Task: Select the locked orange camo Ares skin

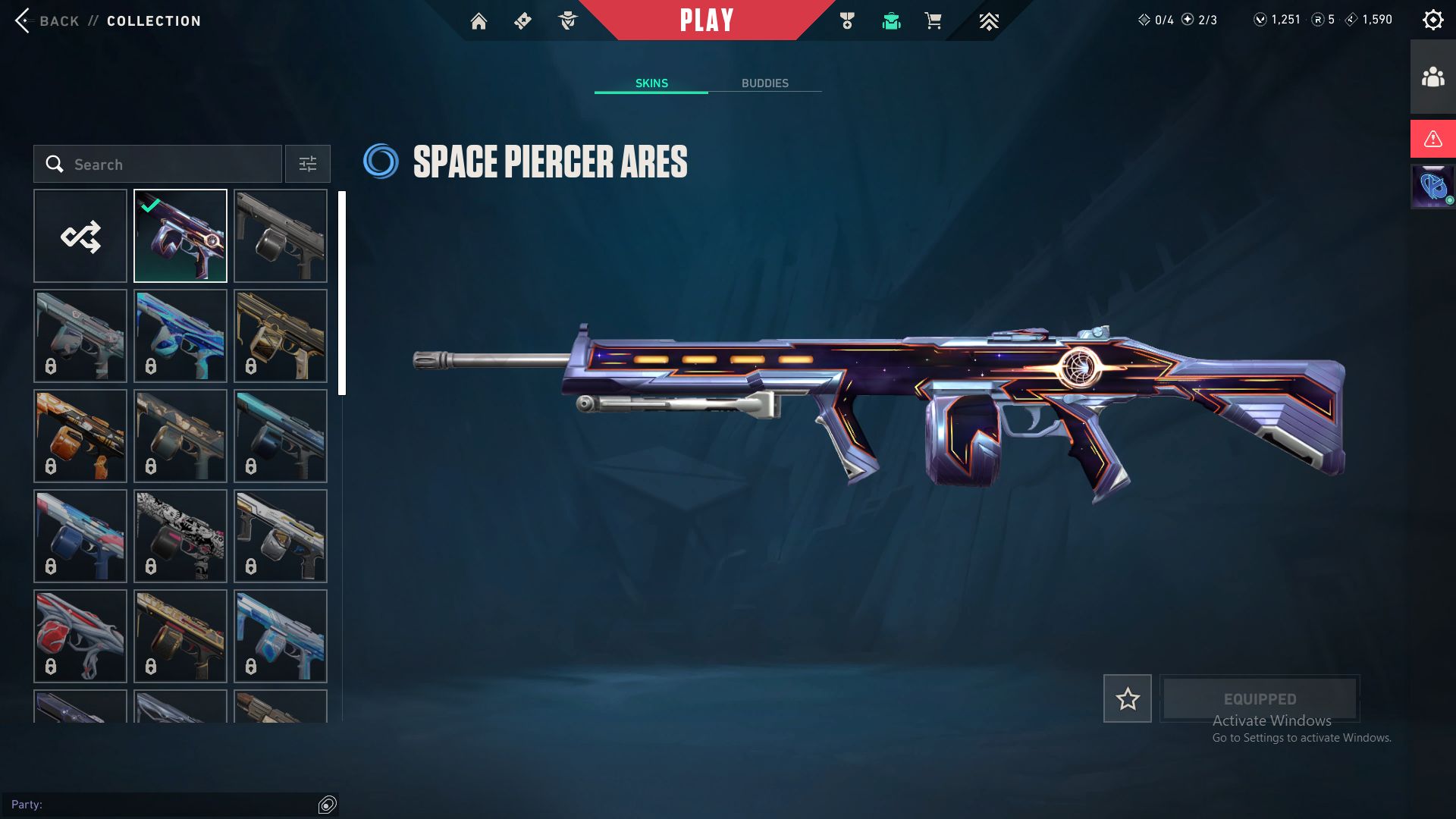Action: 80,436
